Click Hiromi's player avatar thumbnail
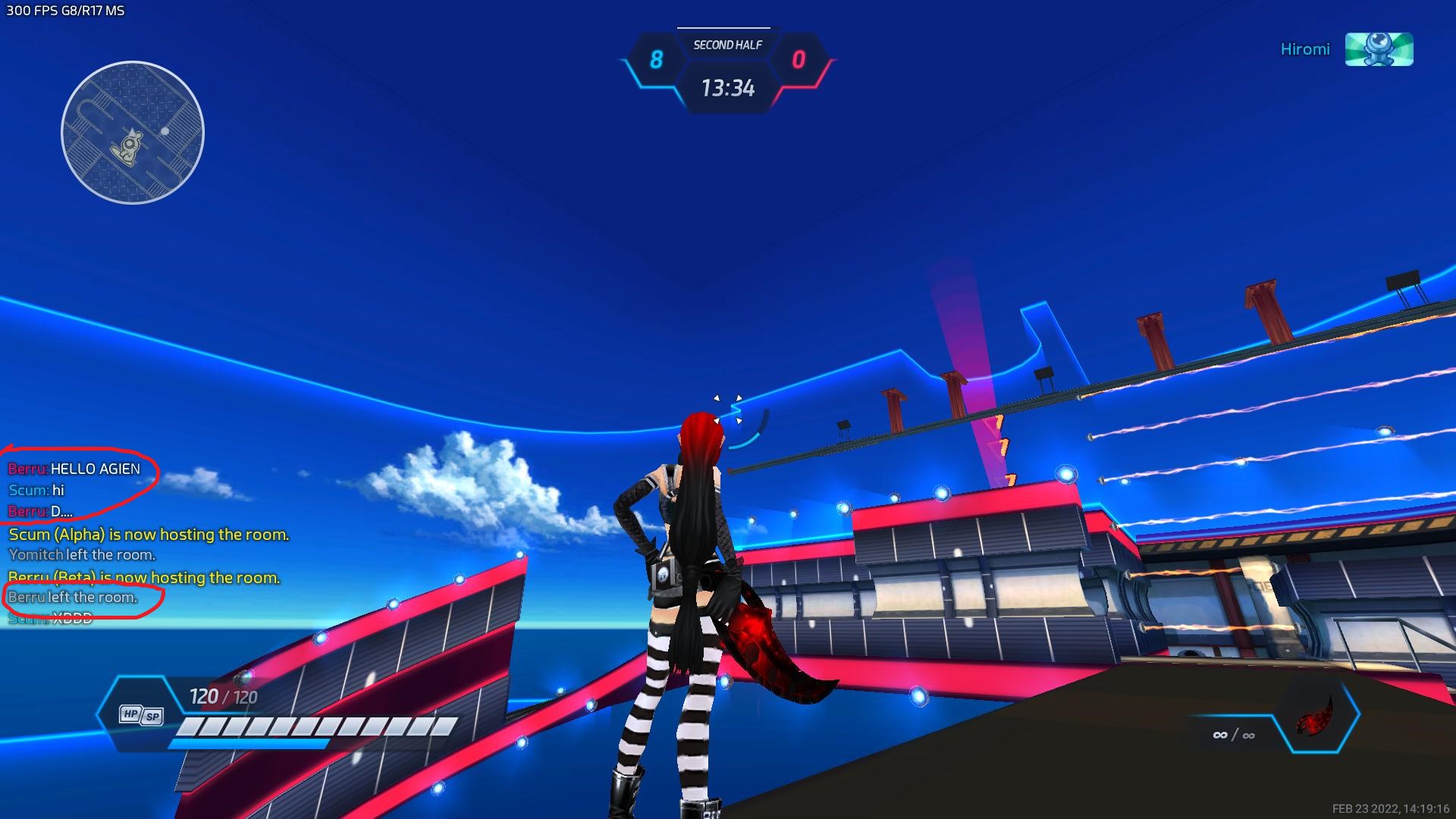Viewport: 1456px width, 819px height. pos(1379,49)
